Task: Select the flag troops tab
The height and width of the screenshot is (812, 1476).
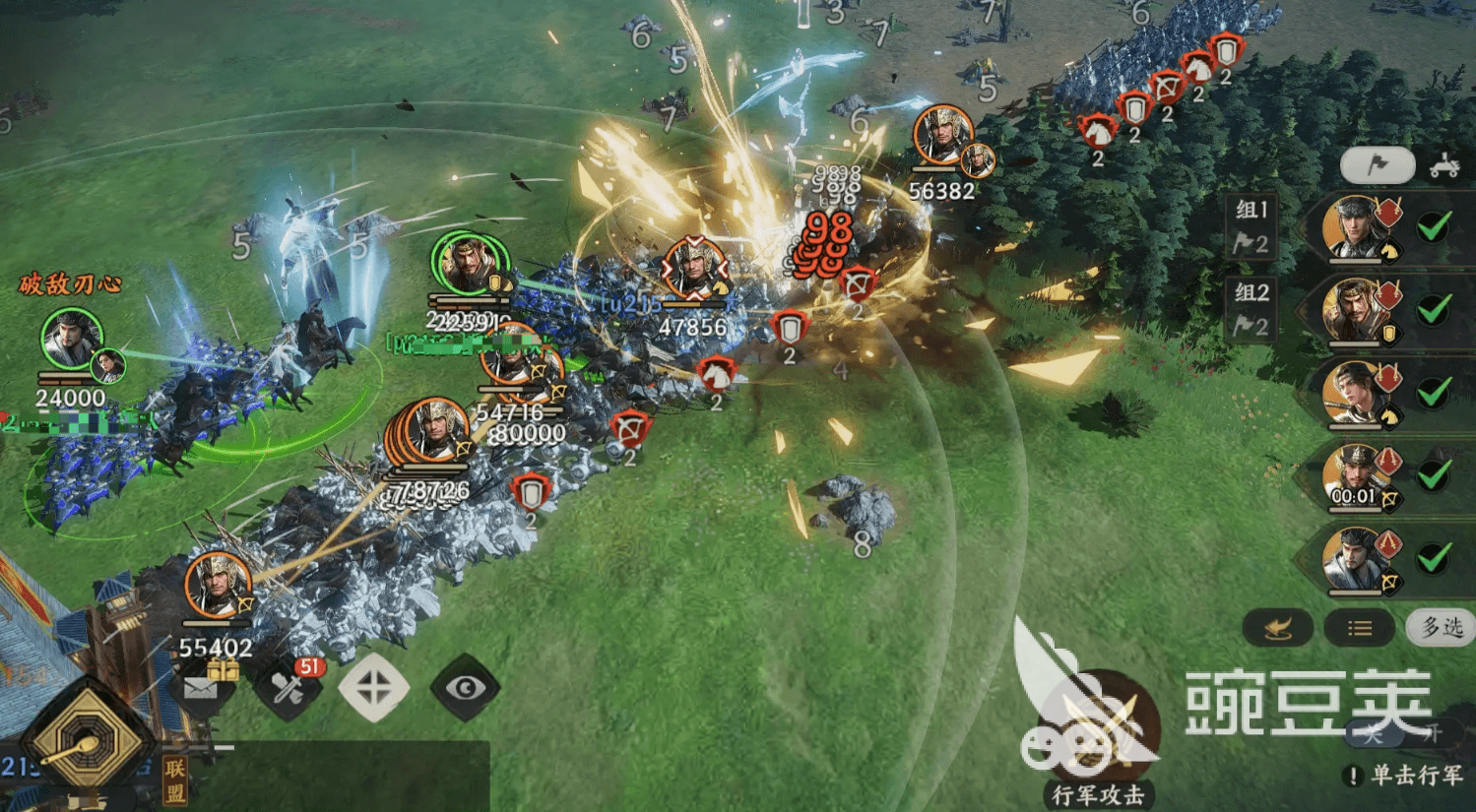Action: 1378,165
